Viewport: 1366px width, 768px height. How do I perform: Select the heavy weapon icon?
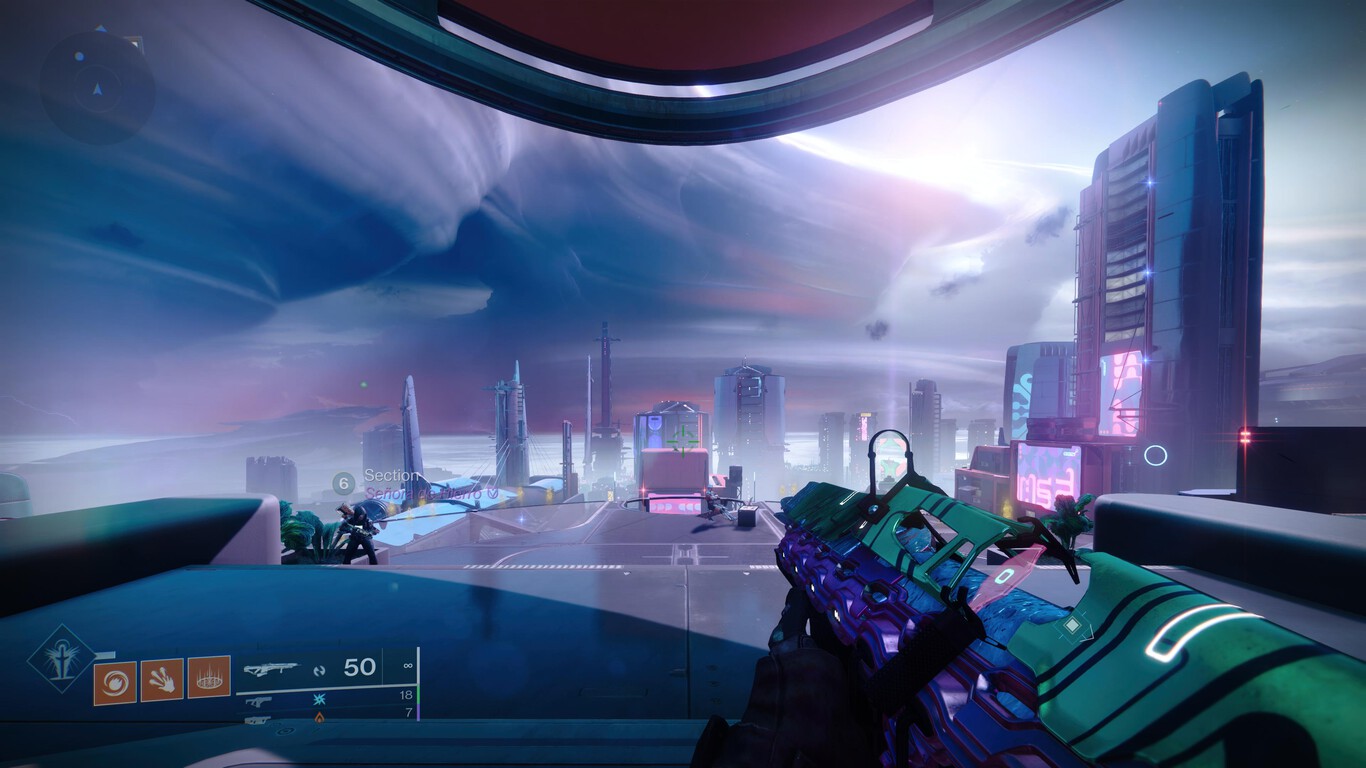point(258,720)
